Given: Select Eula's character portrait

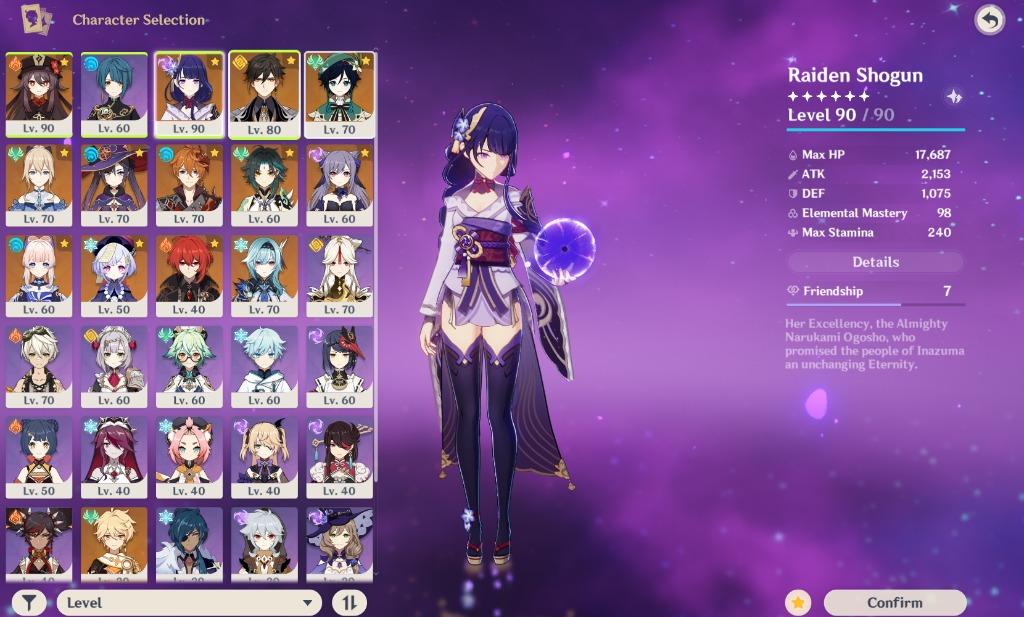Looking at the screenshot, I should click(264, 274).
